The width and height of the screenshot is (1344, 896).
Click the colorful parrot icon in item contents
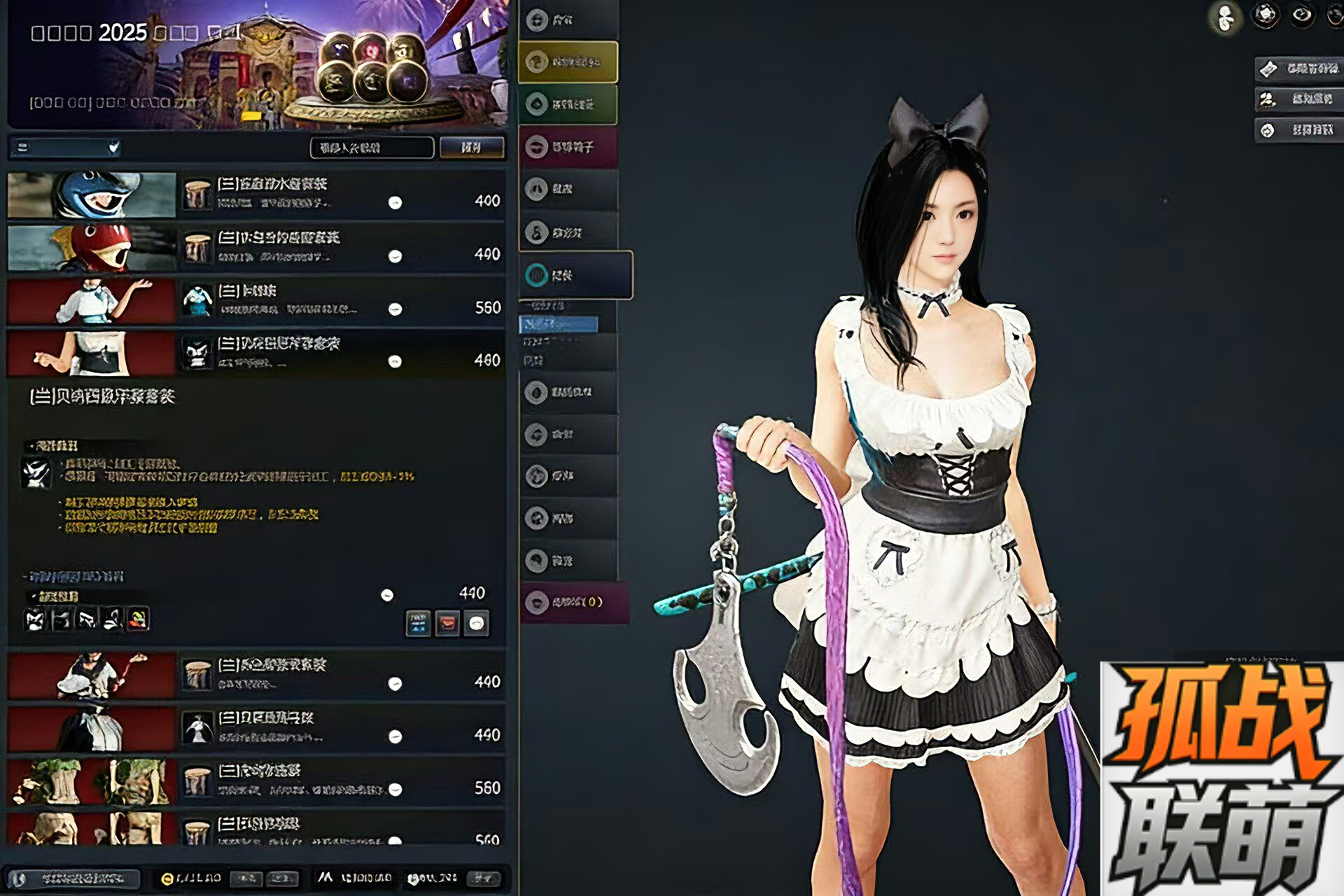pos(139,619)
